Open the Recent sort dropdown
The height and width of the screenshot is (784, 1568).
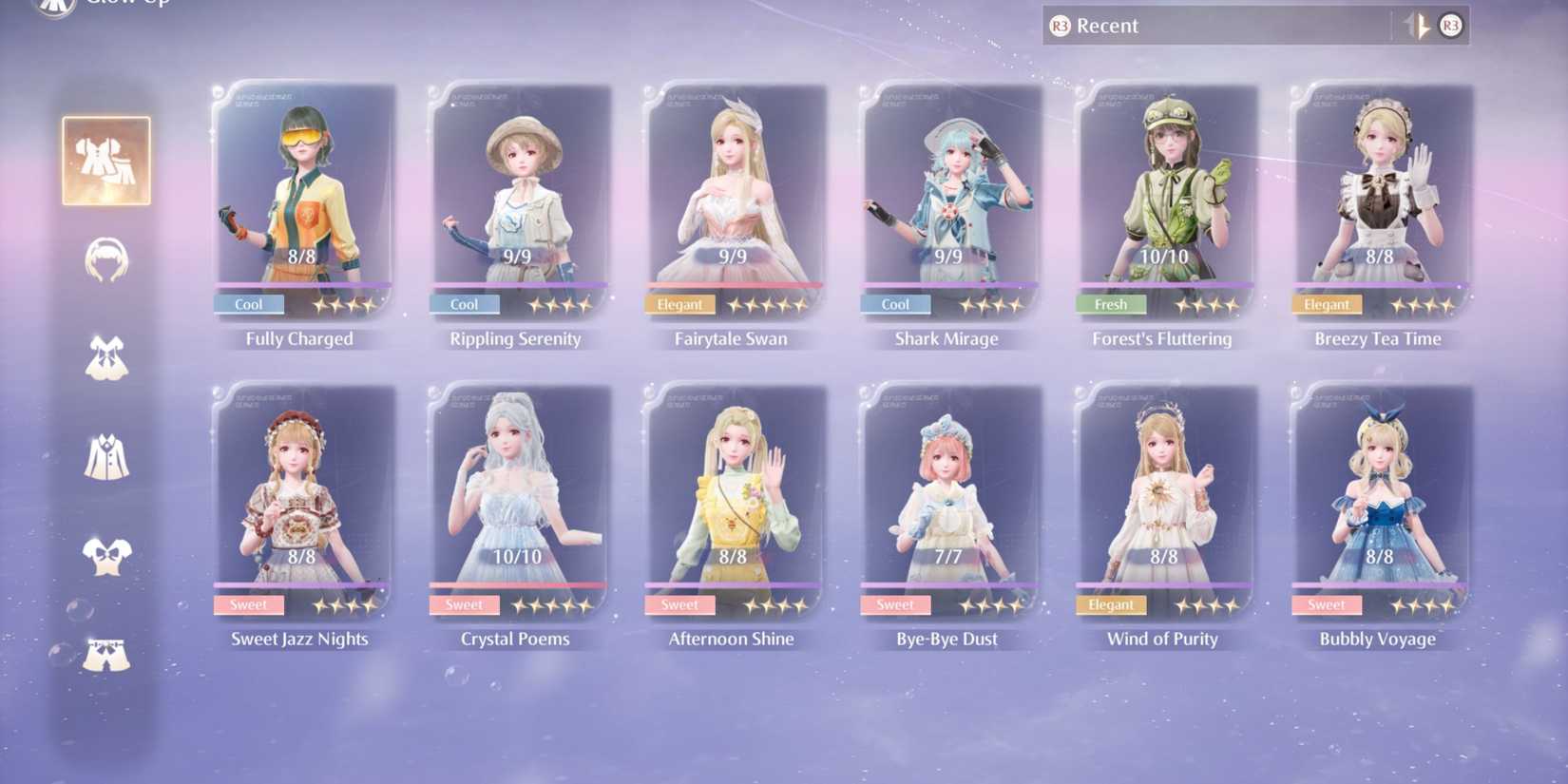coord(1216,26)
